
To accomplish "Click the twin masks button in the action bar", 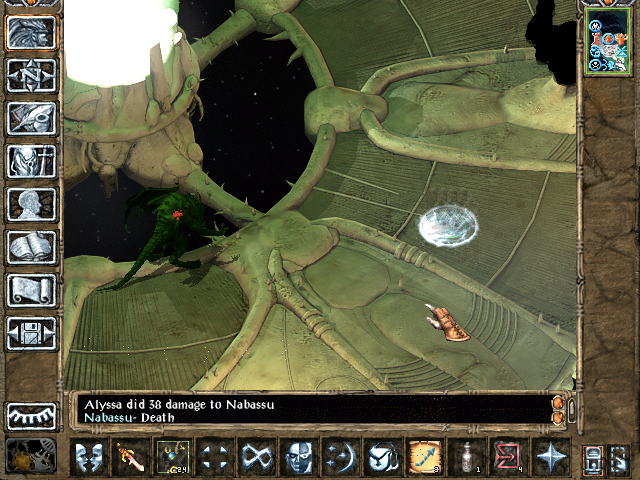I will click(x=88, y=458).
